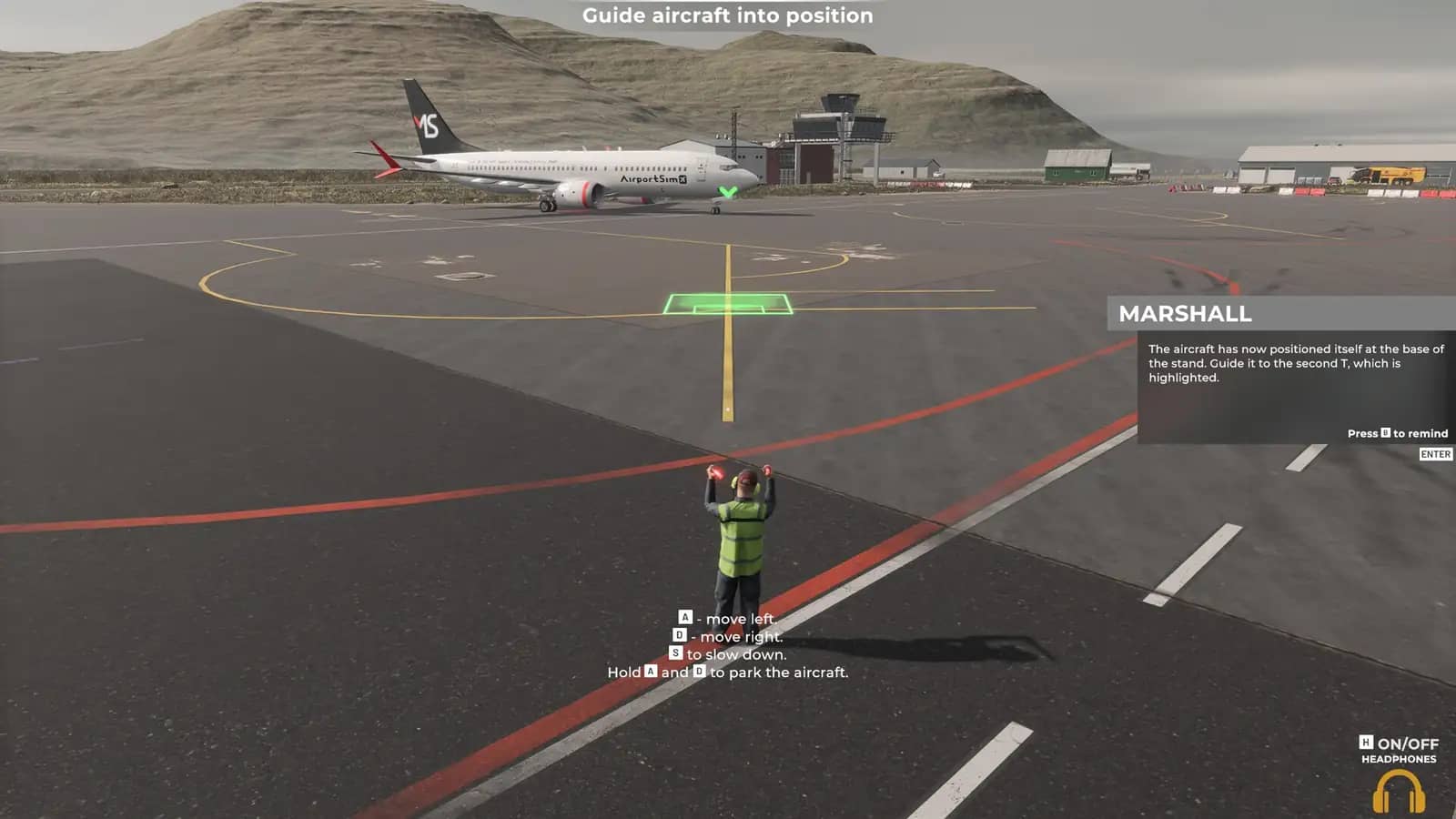Click the D key icon in move right hint
Image resolution: width=1456 pixels, height=819 pixels.
680,636
